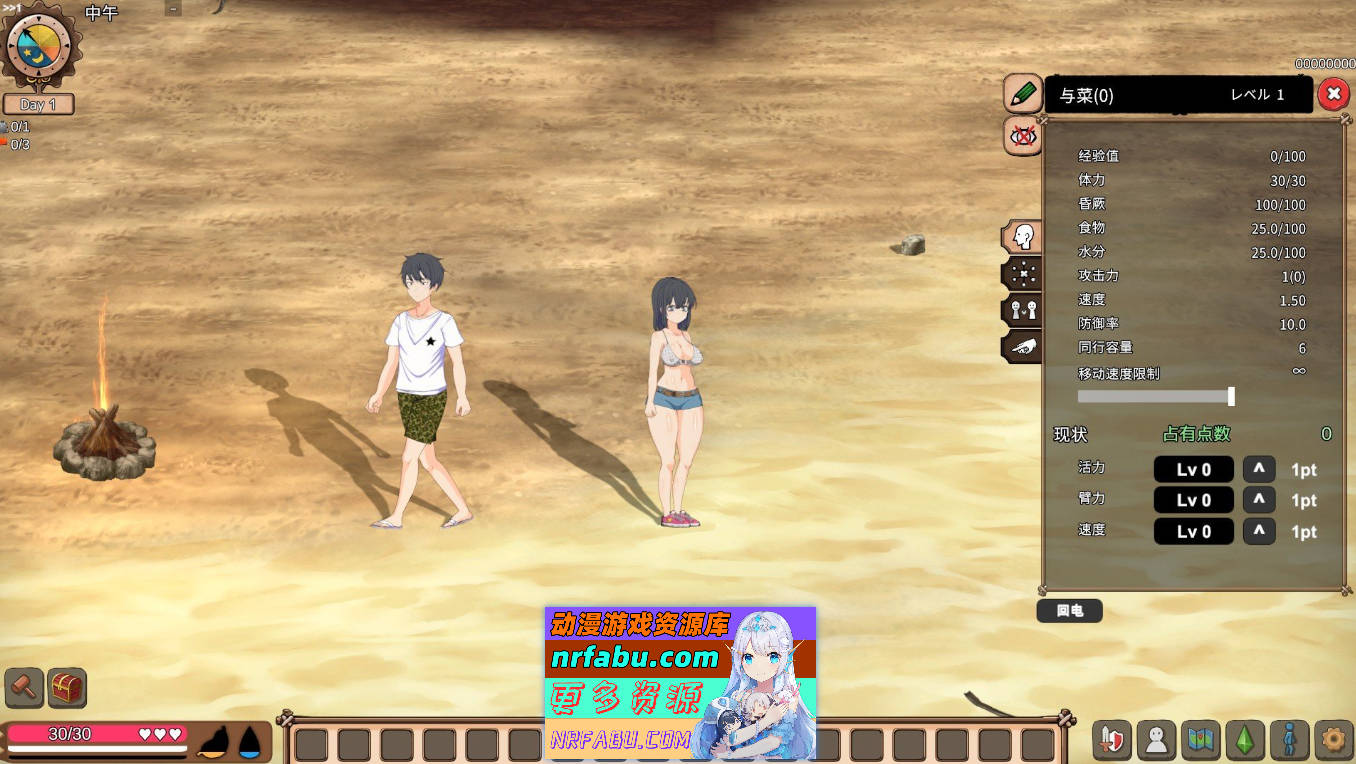
Task: Adjust the 移动速度限制 slider
Action: click(x=1231, y=396)
